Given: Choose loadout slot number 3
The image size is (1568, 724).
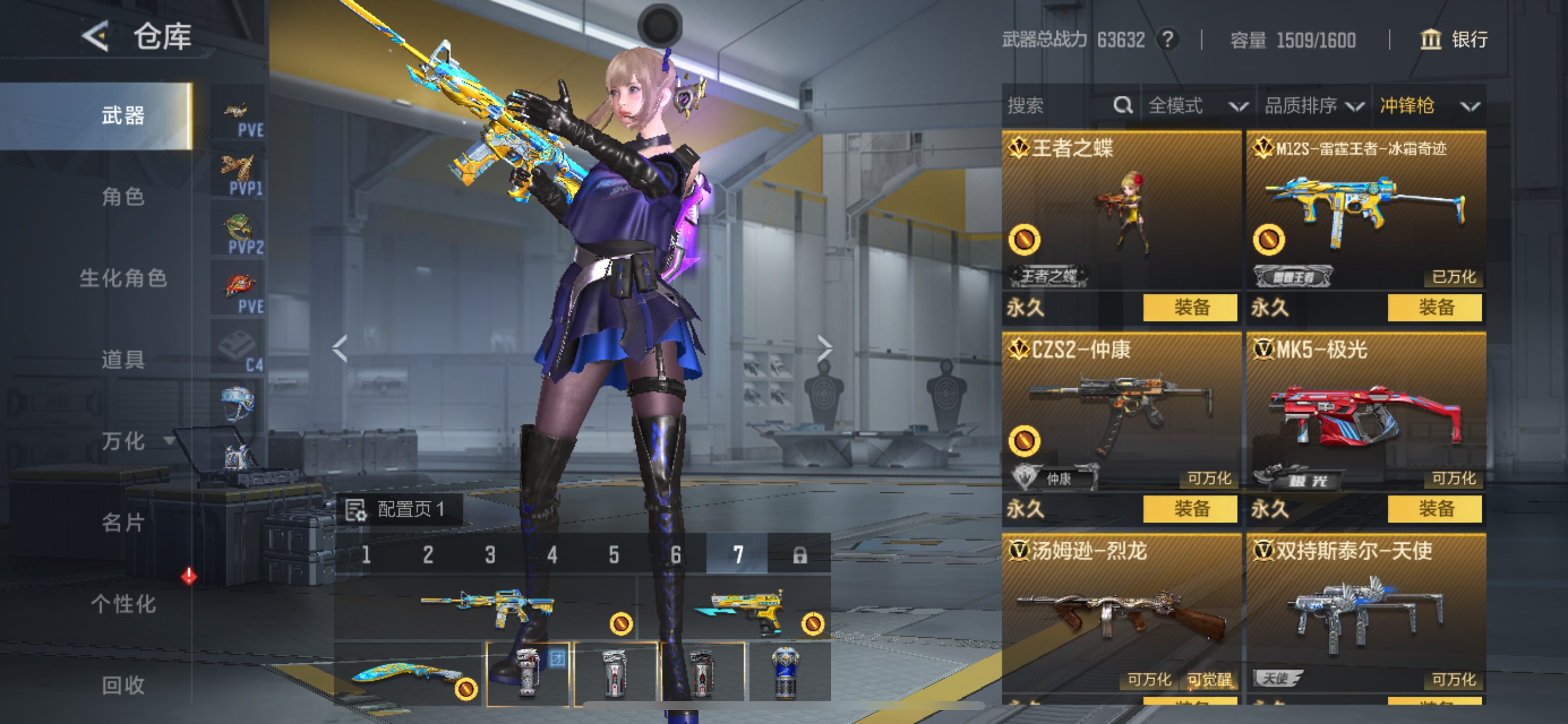Looking at the screenshot, I should (490, 554).
